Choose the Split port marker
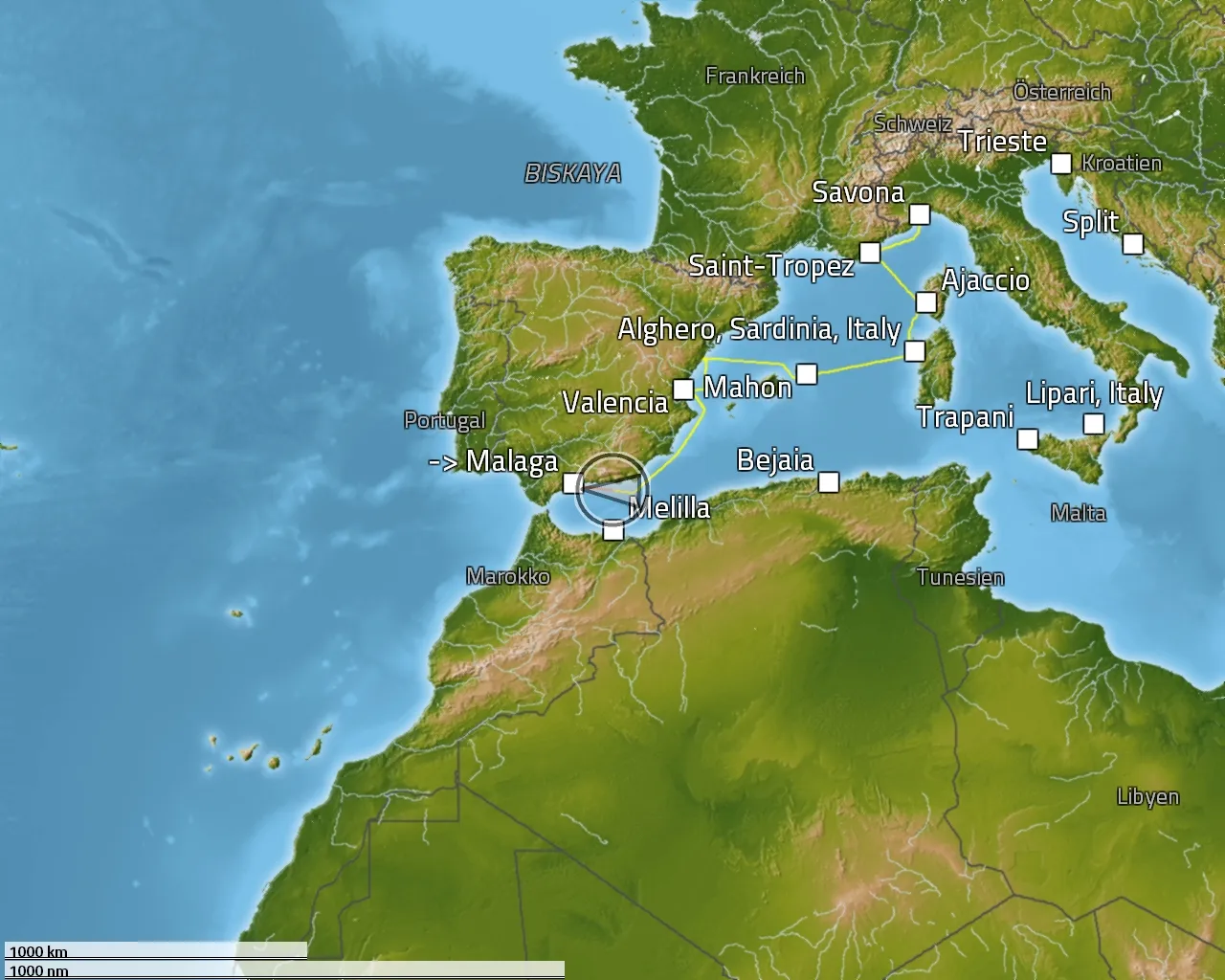1225x980 pixels. click(x=1132, y=243)
